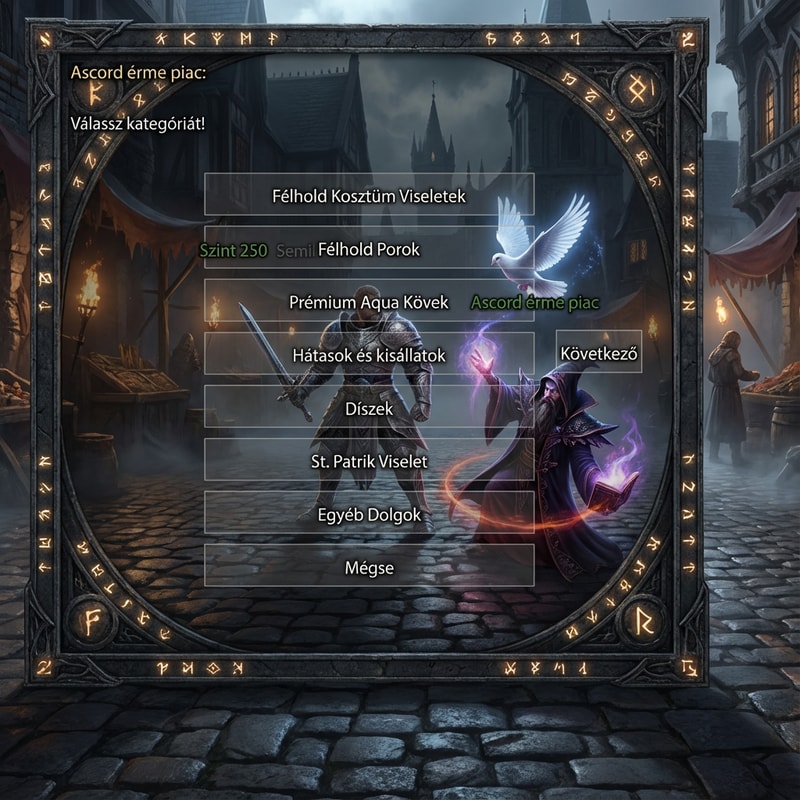Open the Egyéb Dolgok category
Image resolution: width=800 pixels, height=800 pixels.
click(x=369, y=514)
